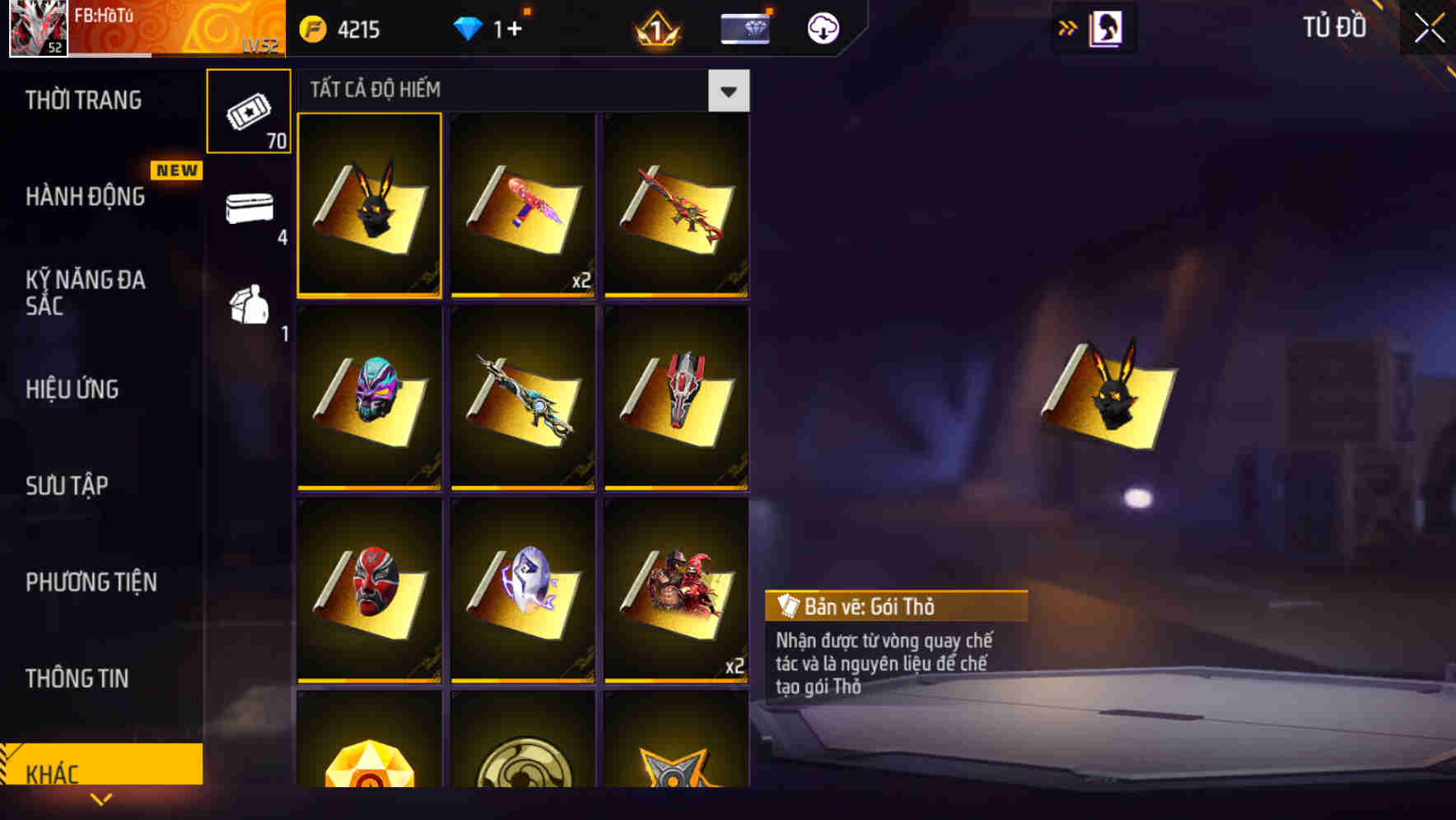1456x820 pixels.
Task: Open the card vault with diamond icon
Action: tap(744, 27)
